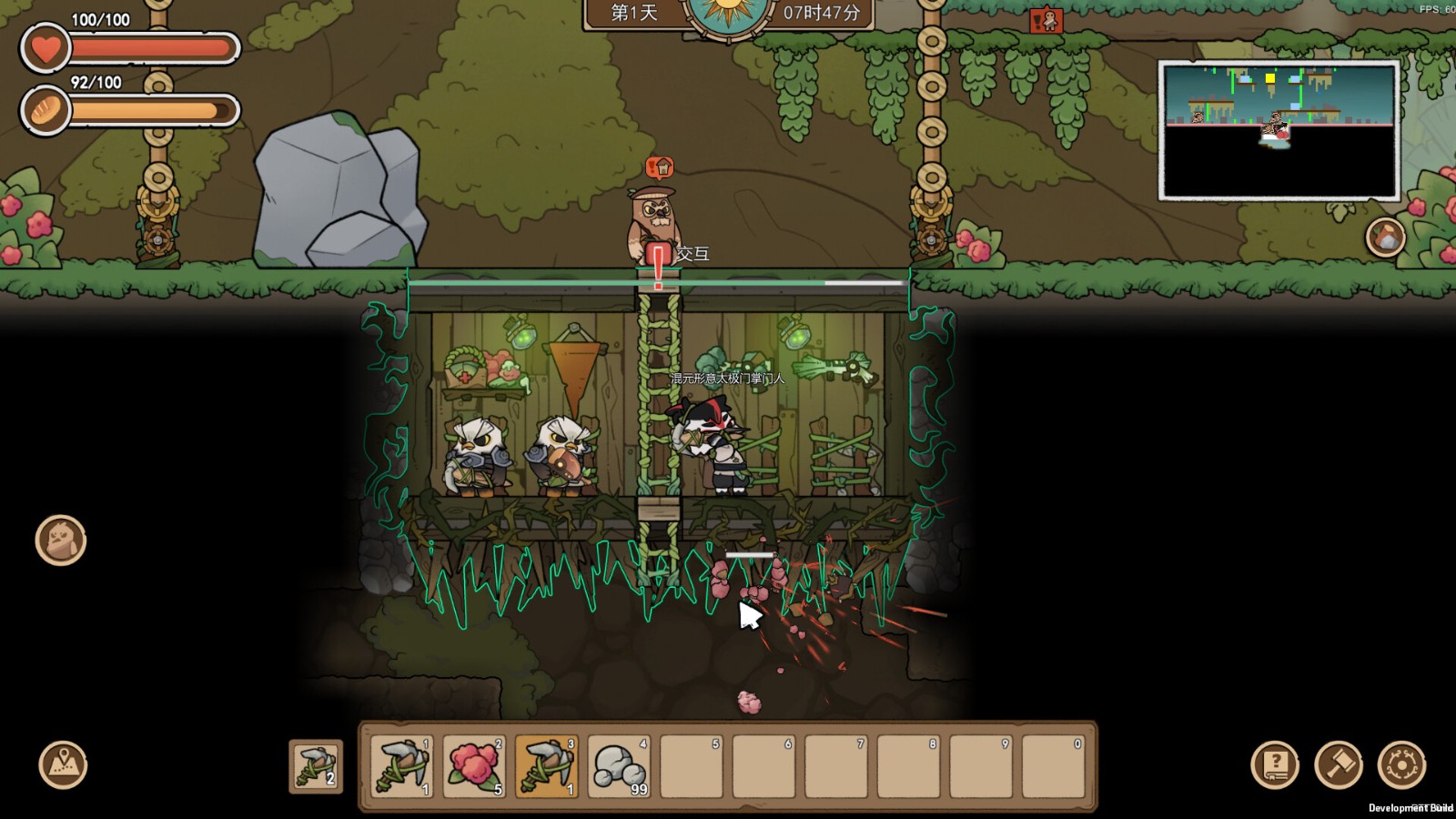Click the round icon below the minimap

1385,238
